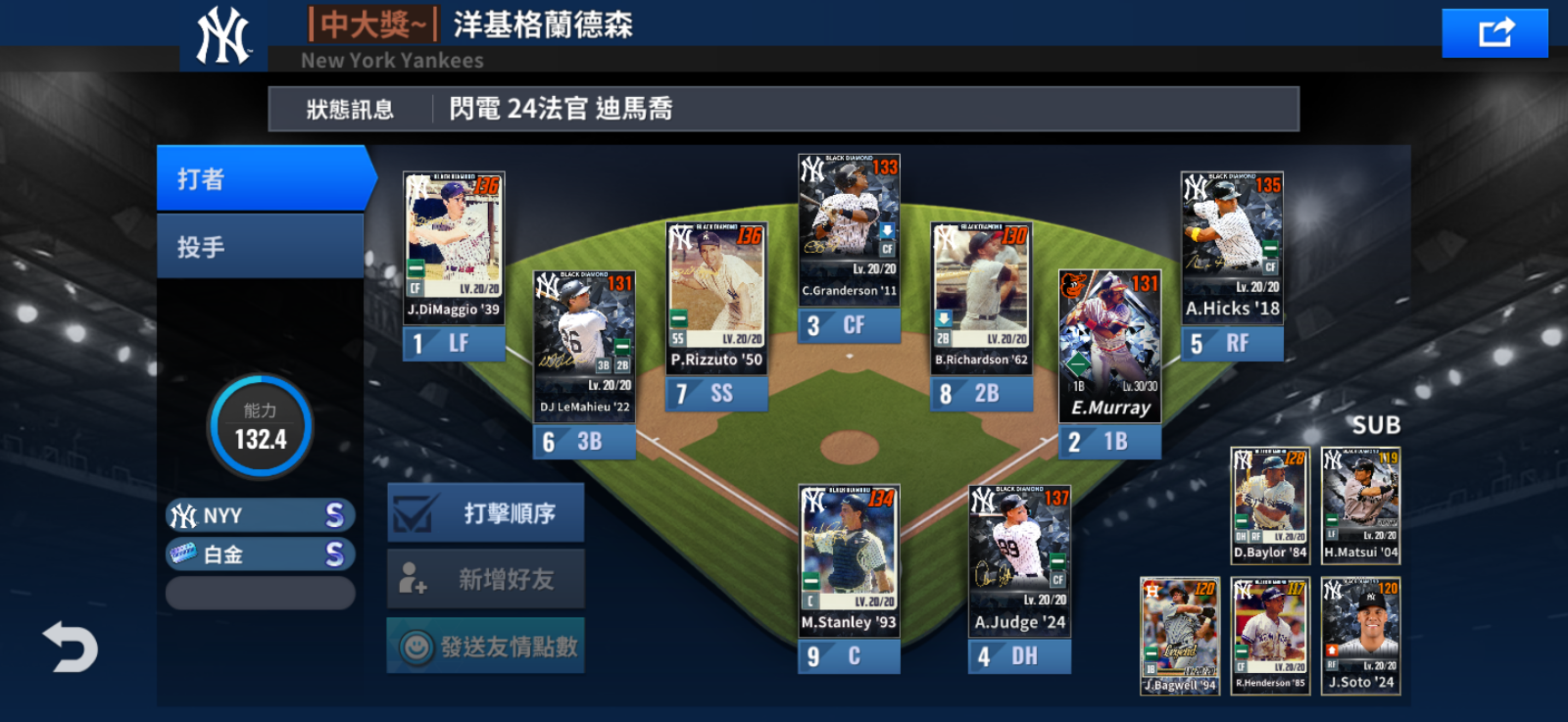Viewport: 1568px width, 722px height.
Task: Open the 打擊順序 batting order
Action: coord(485,513)
